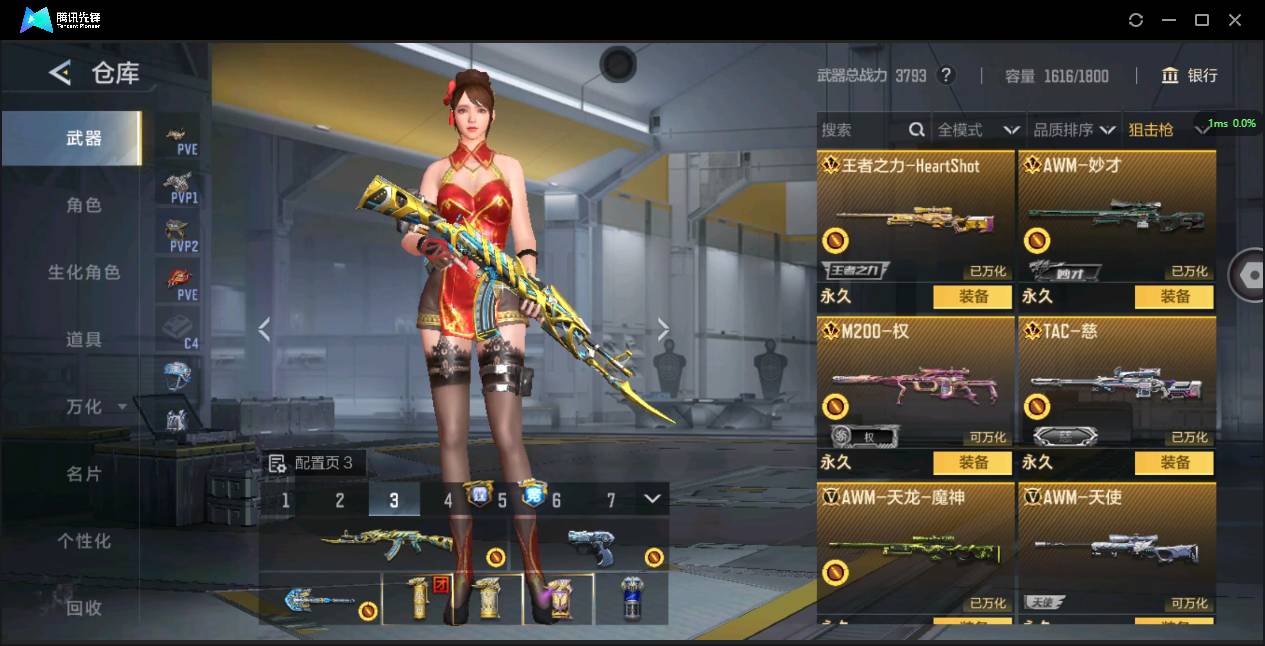This screenshot has width=1265, height=646.
Task: Show the 个性化 personalization tab
Action: [84, 541]
